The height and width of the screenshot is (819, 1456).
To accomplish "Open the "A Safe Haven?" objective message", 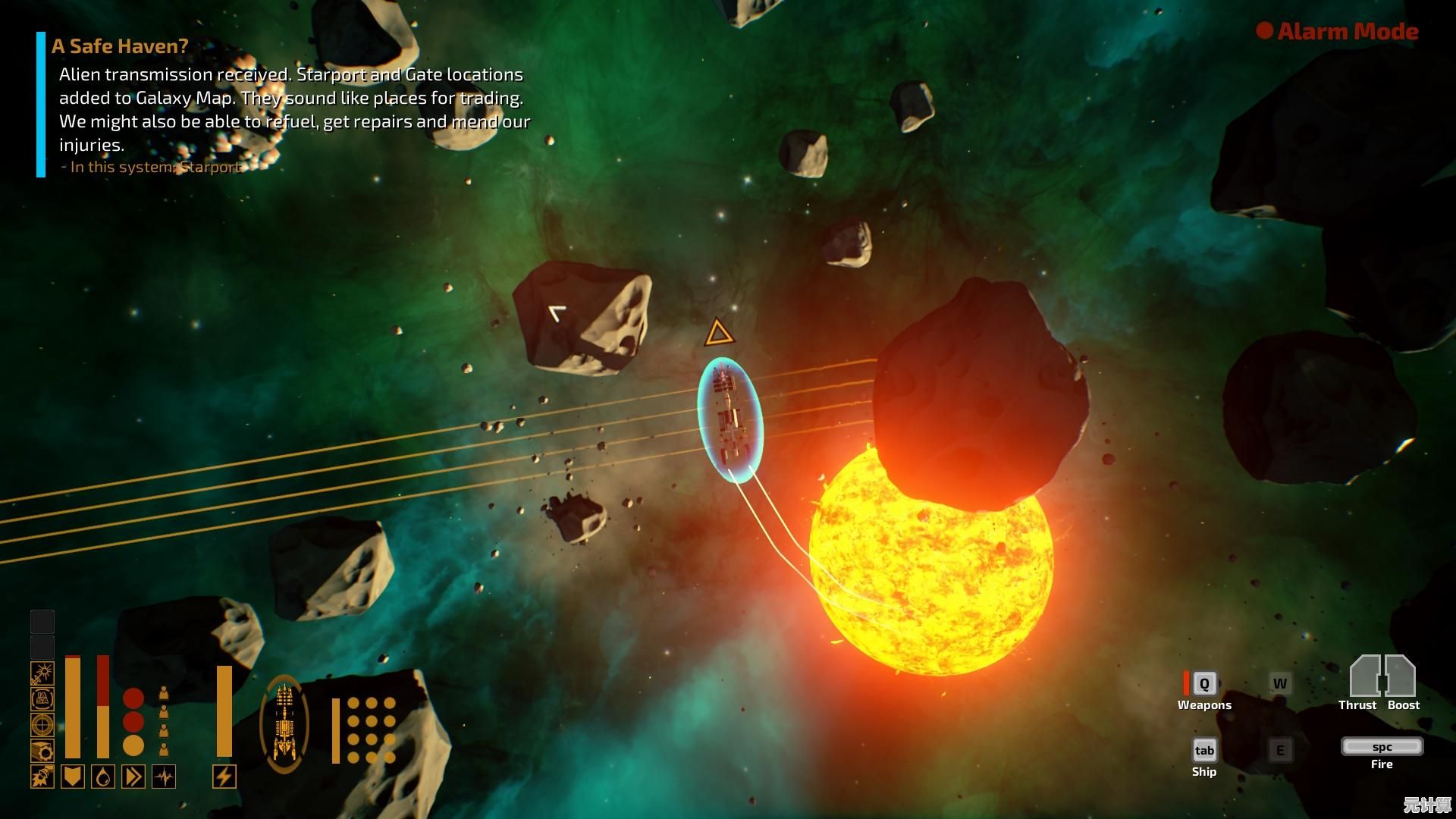I will [x=120, y=46].
